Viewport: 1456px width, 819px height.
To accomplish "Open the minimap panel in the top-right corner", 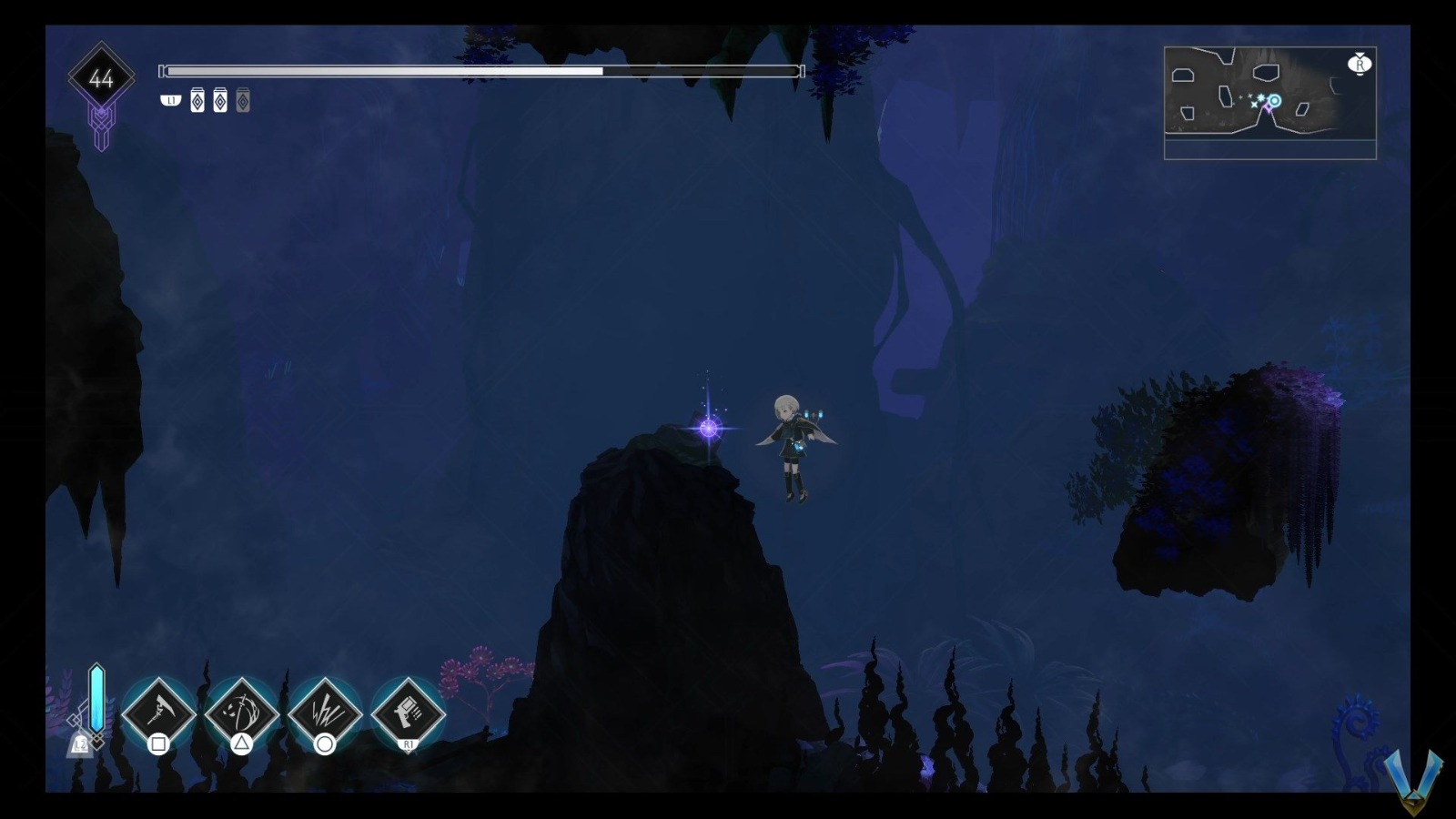I will (x=1269, y=100).
